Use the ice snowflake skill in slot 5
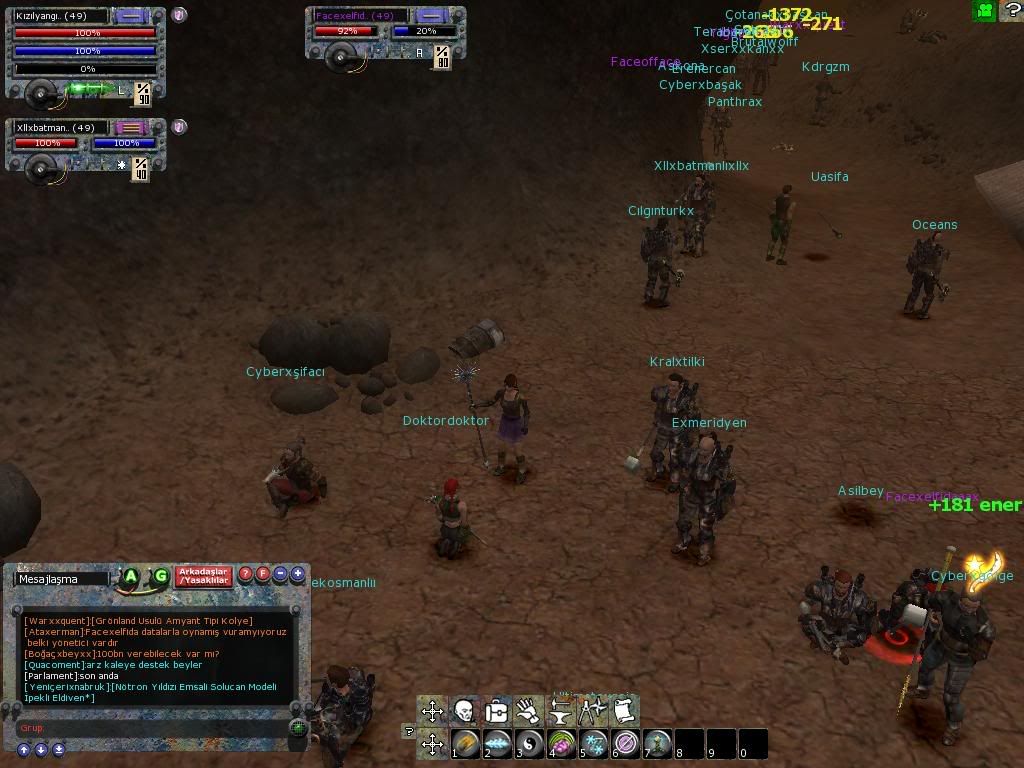The width and height of the screenshot is (1024, 768). (x=594, y=744)
